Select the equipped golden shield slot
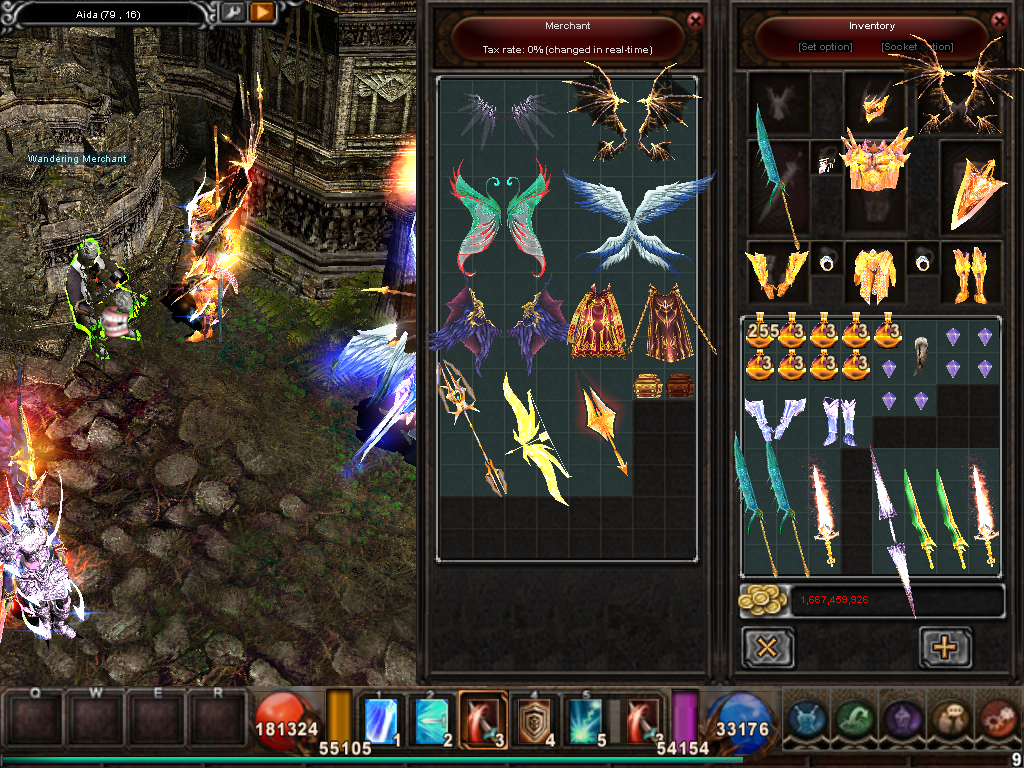Screen dimensions: 1024x768 tap(972, 190)
